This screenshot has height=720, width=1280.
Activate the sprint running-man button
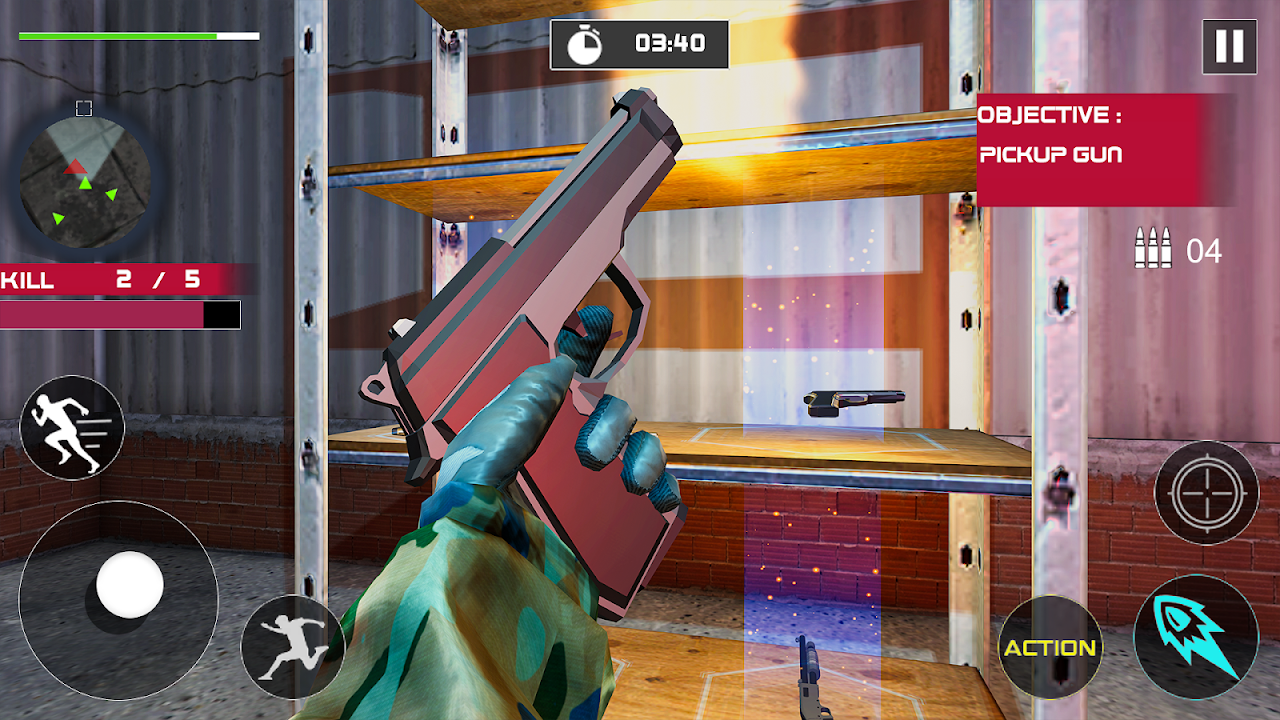(72, 428)
